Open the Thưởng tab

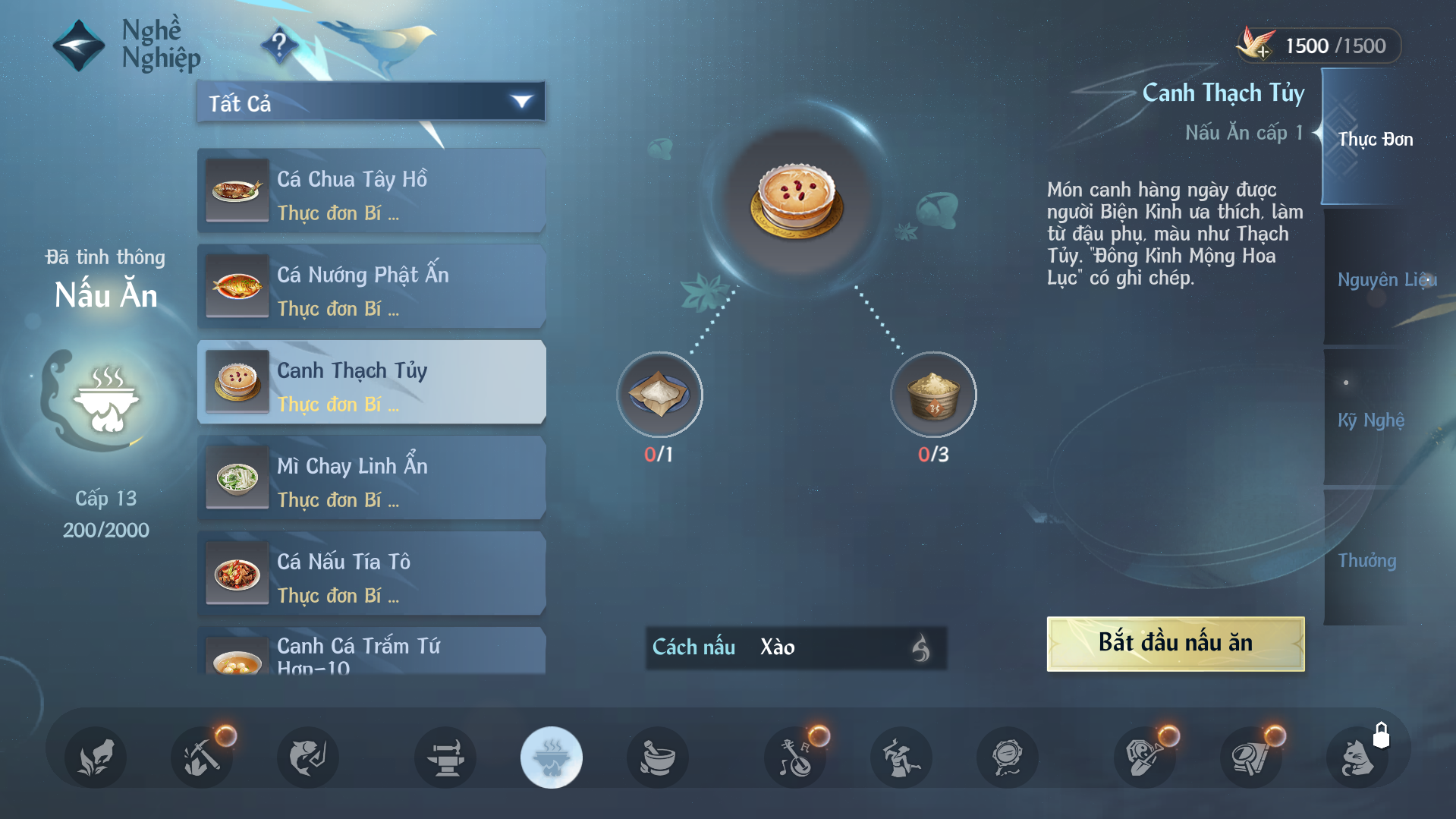coord(1367,560)
